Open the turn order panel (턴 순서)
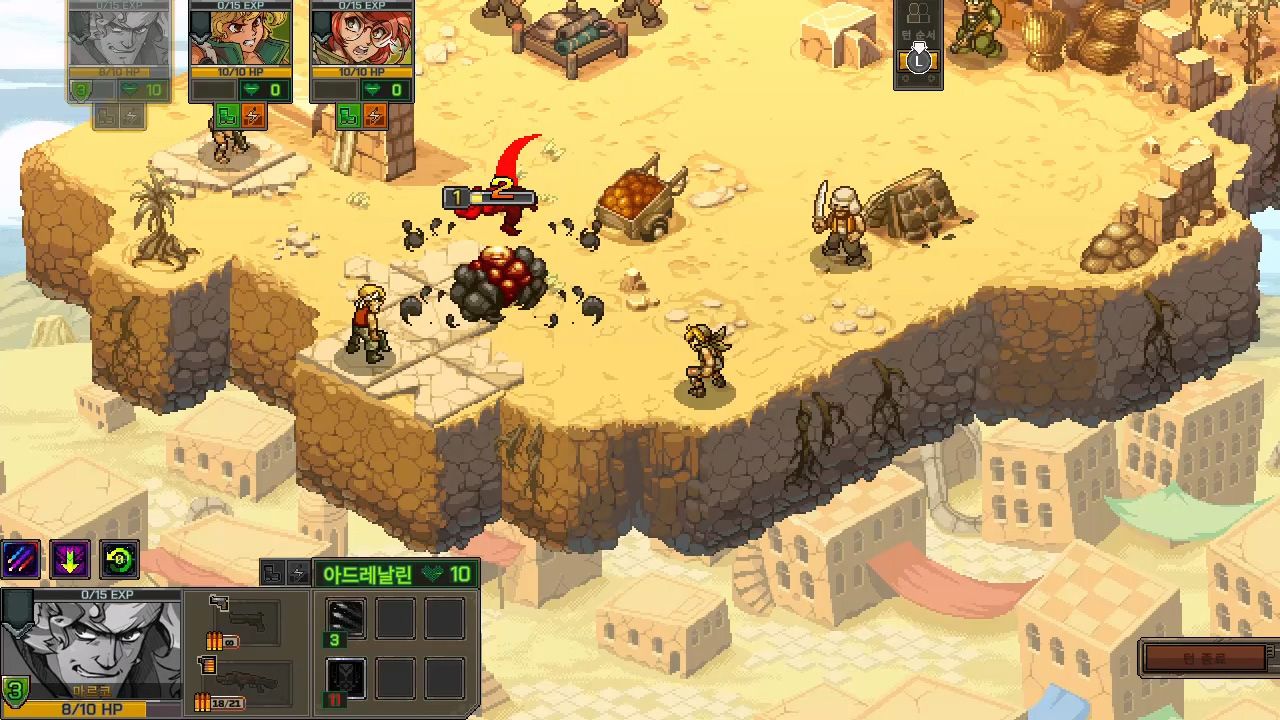The height and width of the screenshot is (720, 1280). (918, 45)
